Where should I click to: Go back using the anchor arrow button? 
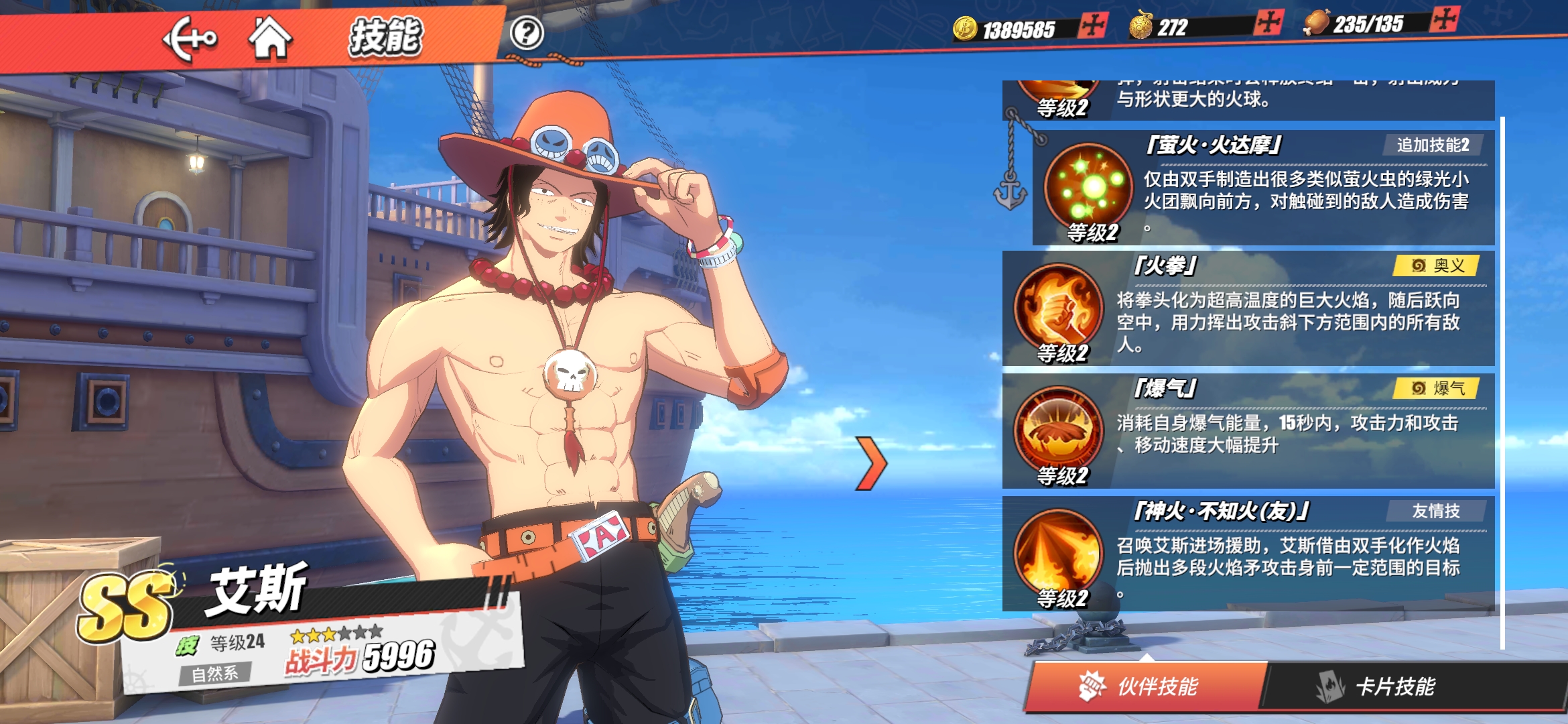(x=190, y=38)
